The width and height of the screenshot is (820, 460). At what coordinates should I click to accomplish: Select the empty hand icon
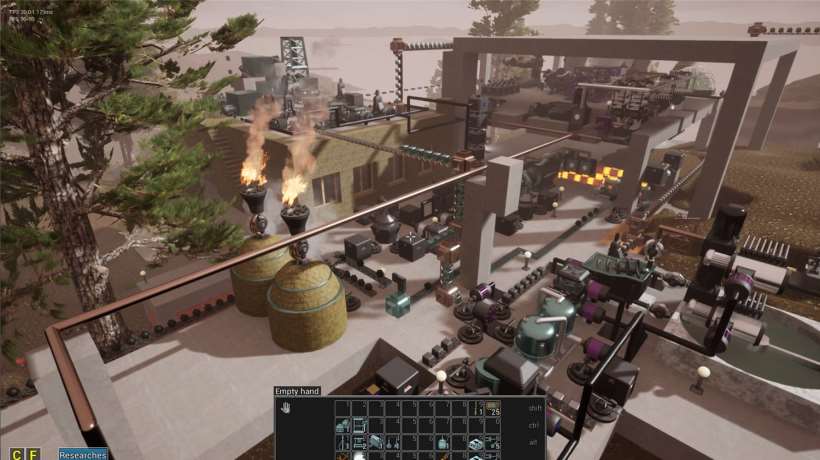286,408
